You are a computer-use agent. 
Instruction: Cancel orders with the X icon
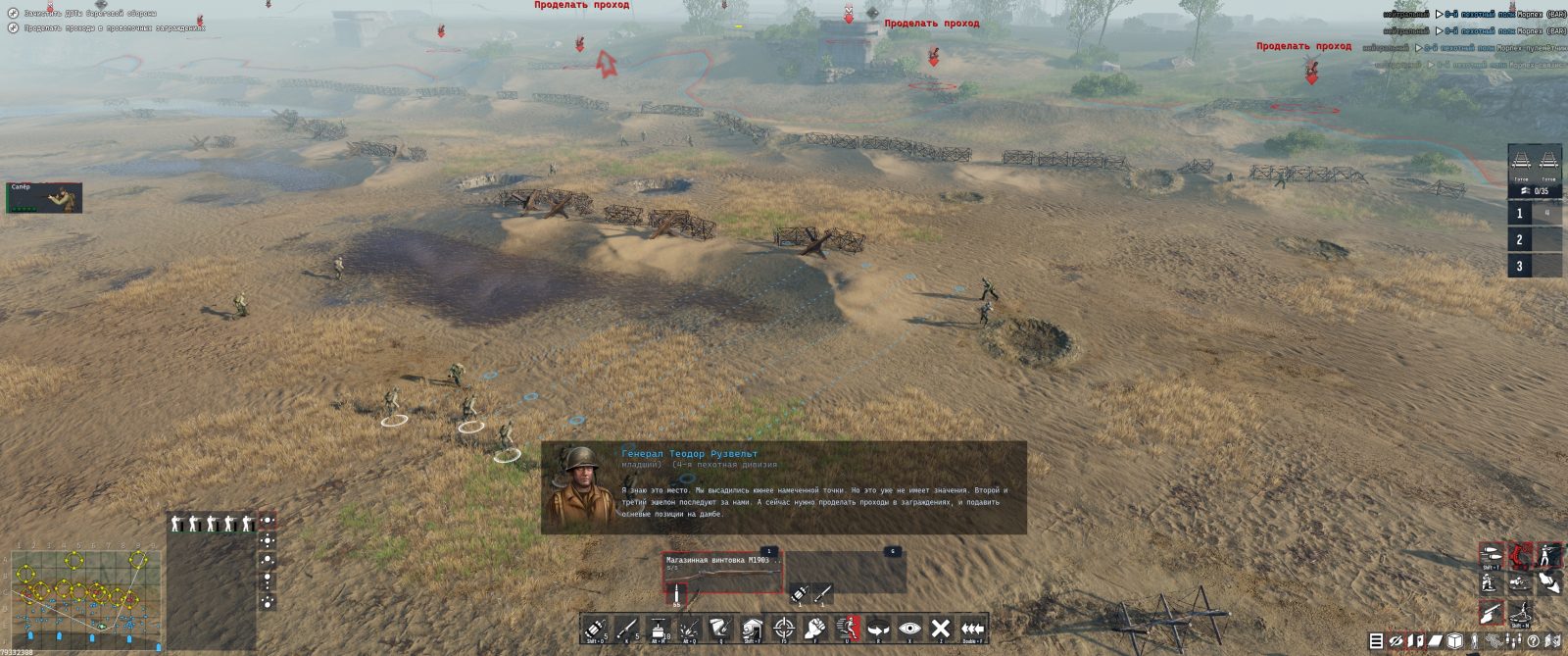[x=941, y=629]
